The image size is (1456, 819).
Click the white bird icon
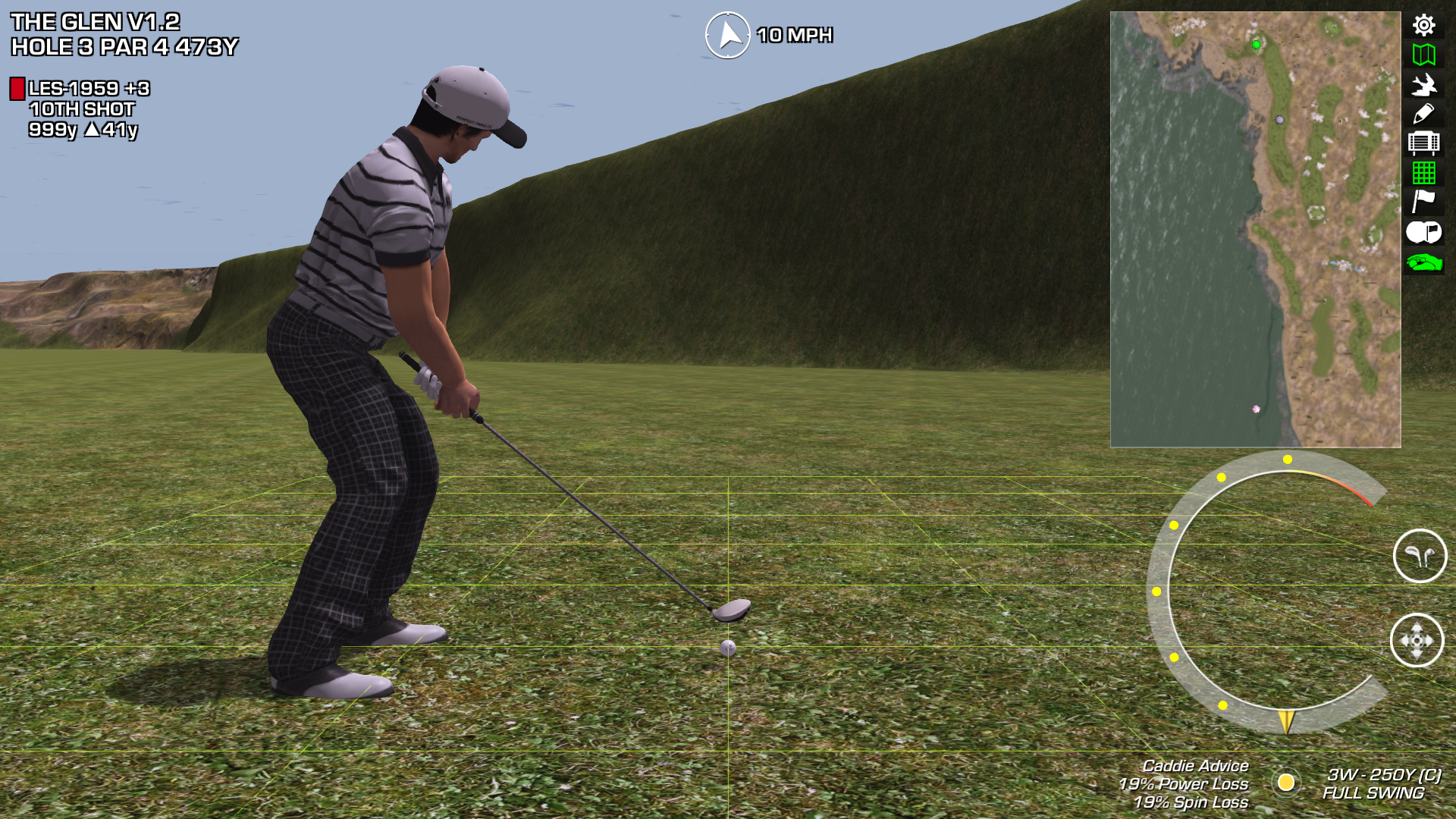click(1423, 84)
